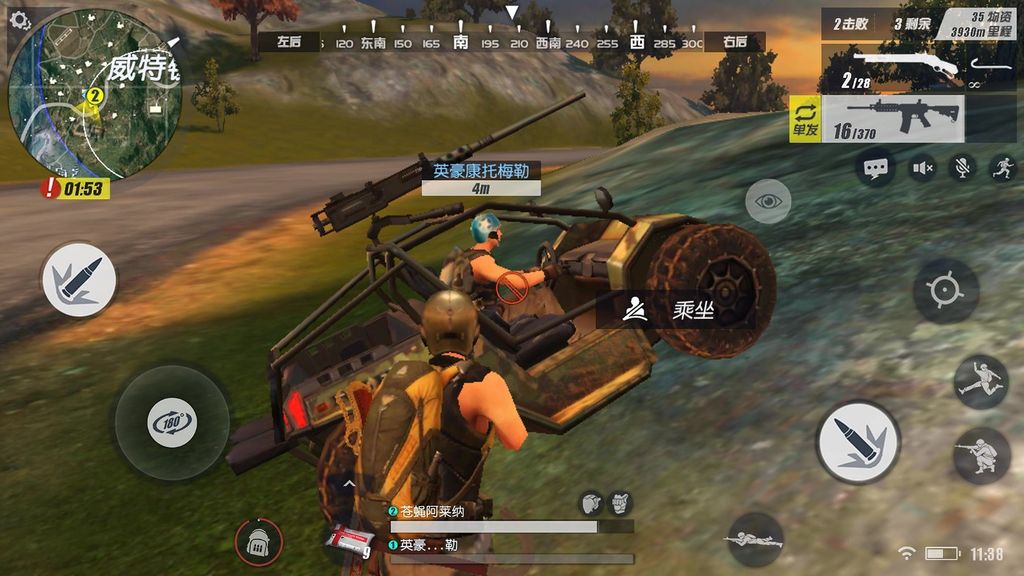Go prone with the lying soldier button
Screen dimensions: 1024x576
coord(754,540)
